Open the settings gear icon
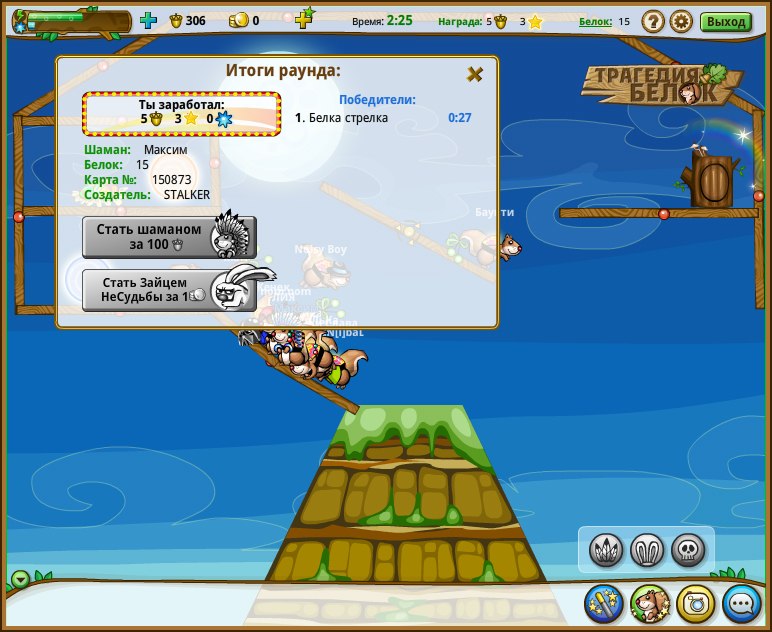Image resolution: width=772 pixels, height=632 pixels. [x=681, y=21]
